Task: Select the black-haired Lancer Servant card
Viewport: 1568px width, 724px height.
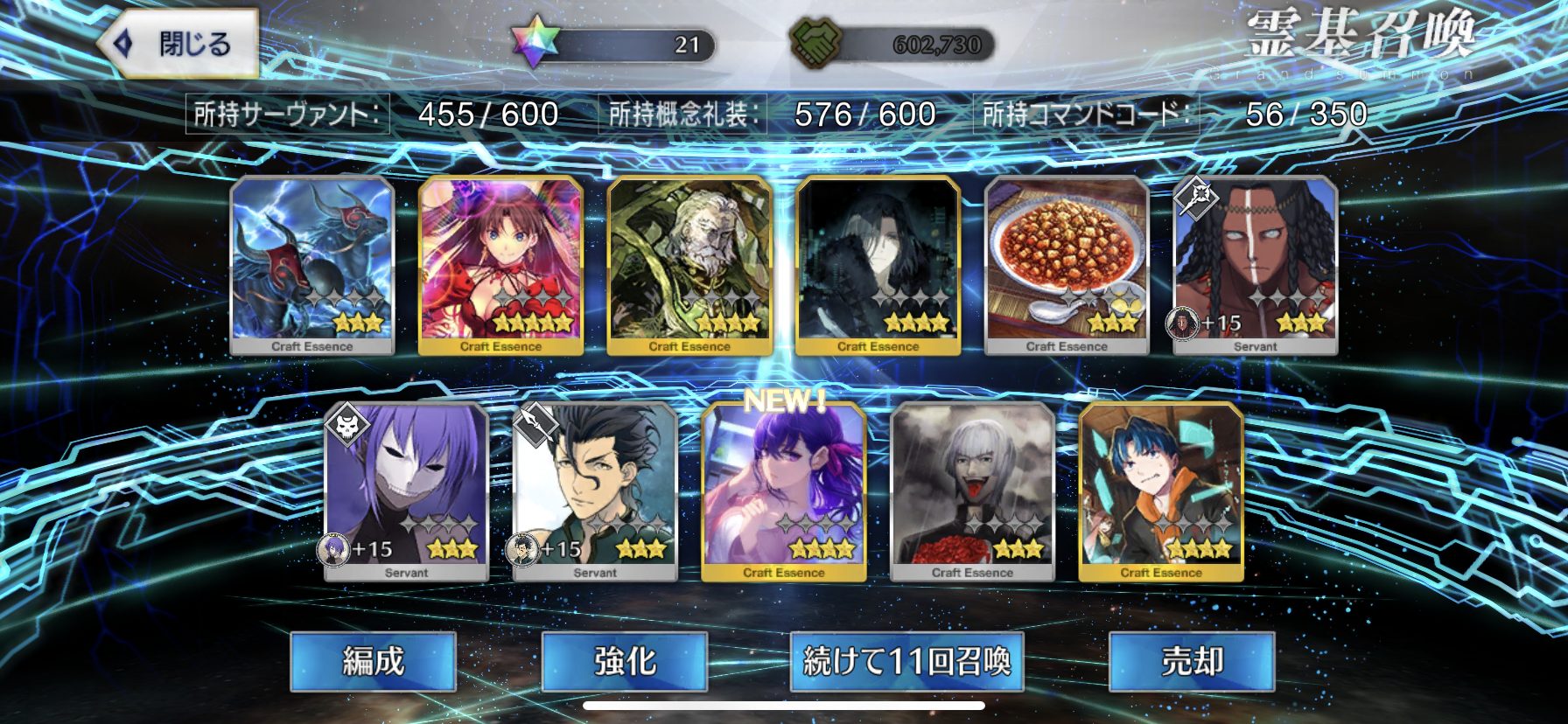Action: click(x=595, y=491)
